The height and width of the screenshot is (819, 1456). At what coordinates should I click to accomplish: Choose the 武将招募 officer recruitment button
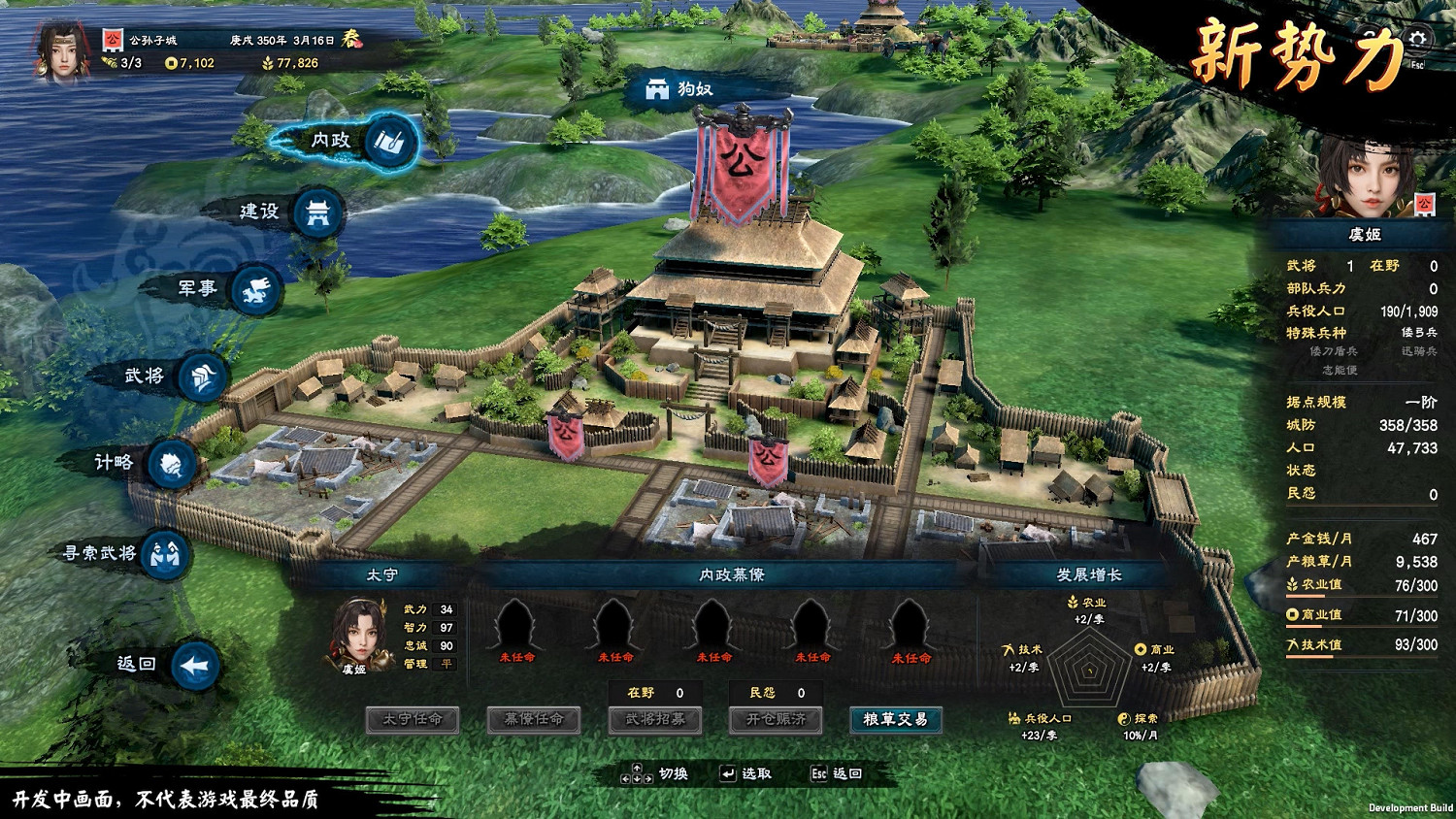(x=655, y=720)
